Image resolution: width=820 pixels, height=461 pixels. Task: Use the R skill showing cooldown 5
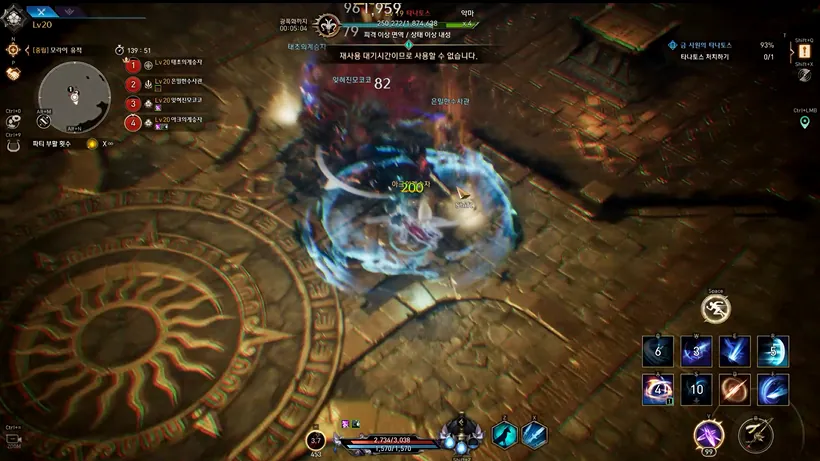(x=773, y=351)
